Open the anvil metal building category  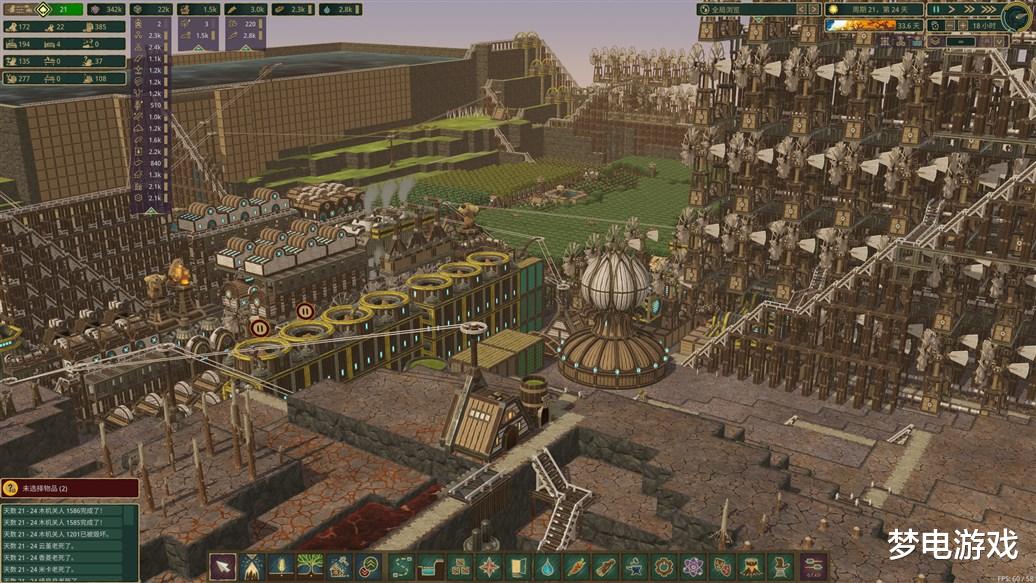pyautogui.click(x=634, y=566)
